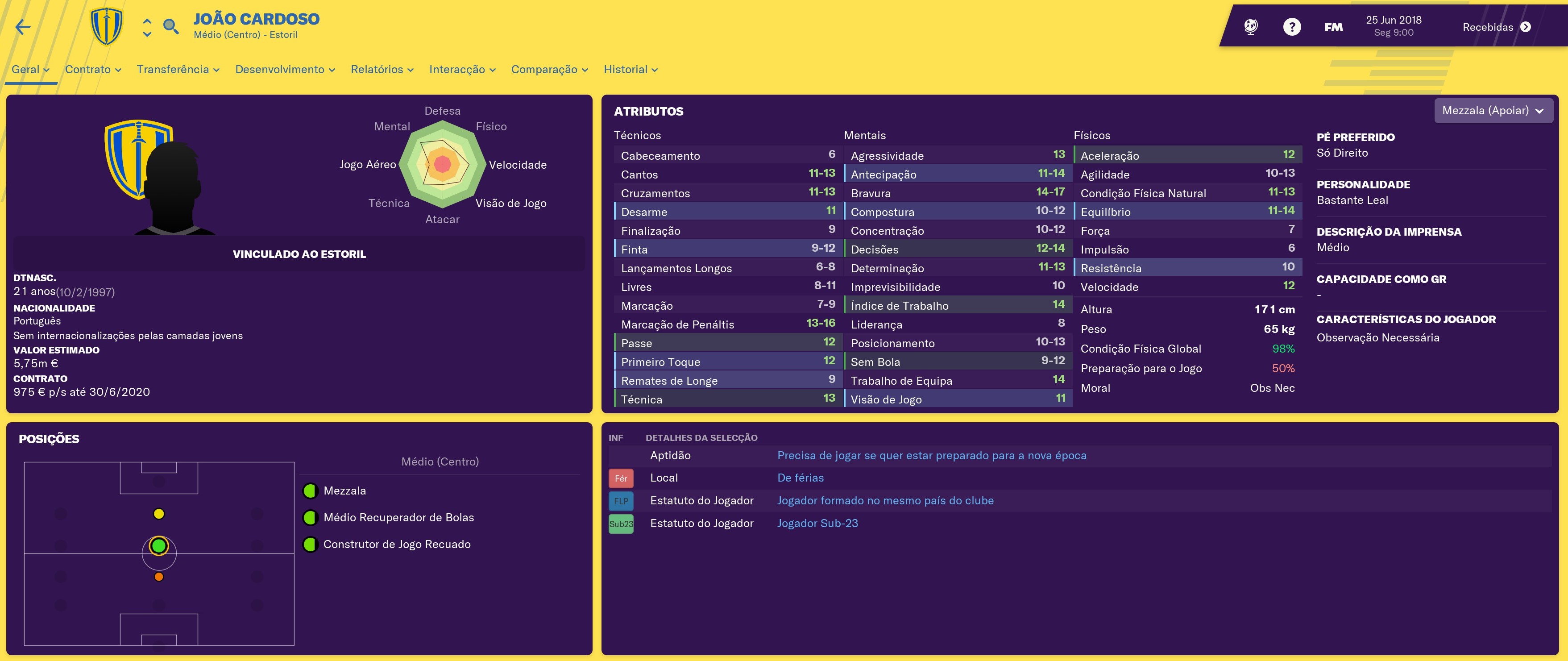This screenshot has height=661, width=1568.
Task: Open the Mezzala (Apoiar) role dropdown
Action: (x=1493, y=111)
